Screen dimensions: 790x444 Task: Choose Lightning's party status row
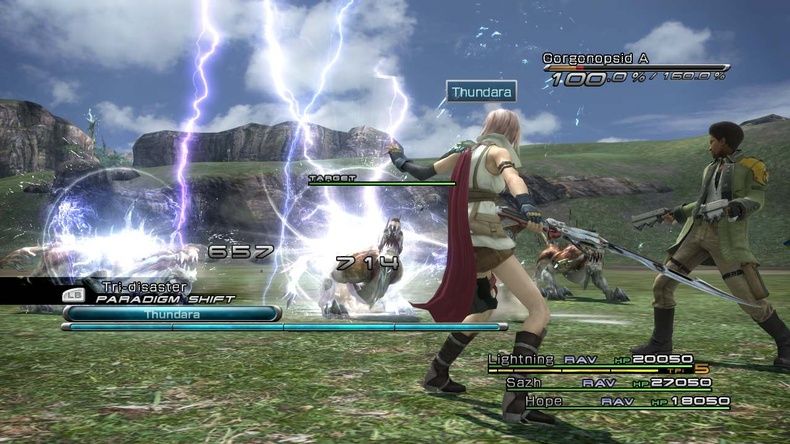click(x=598, y=360)
